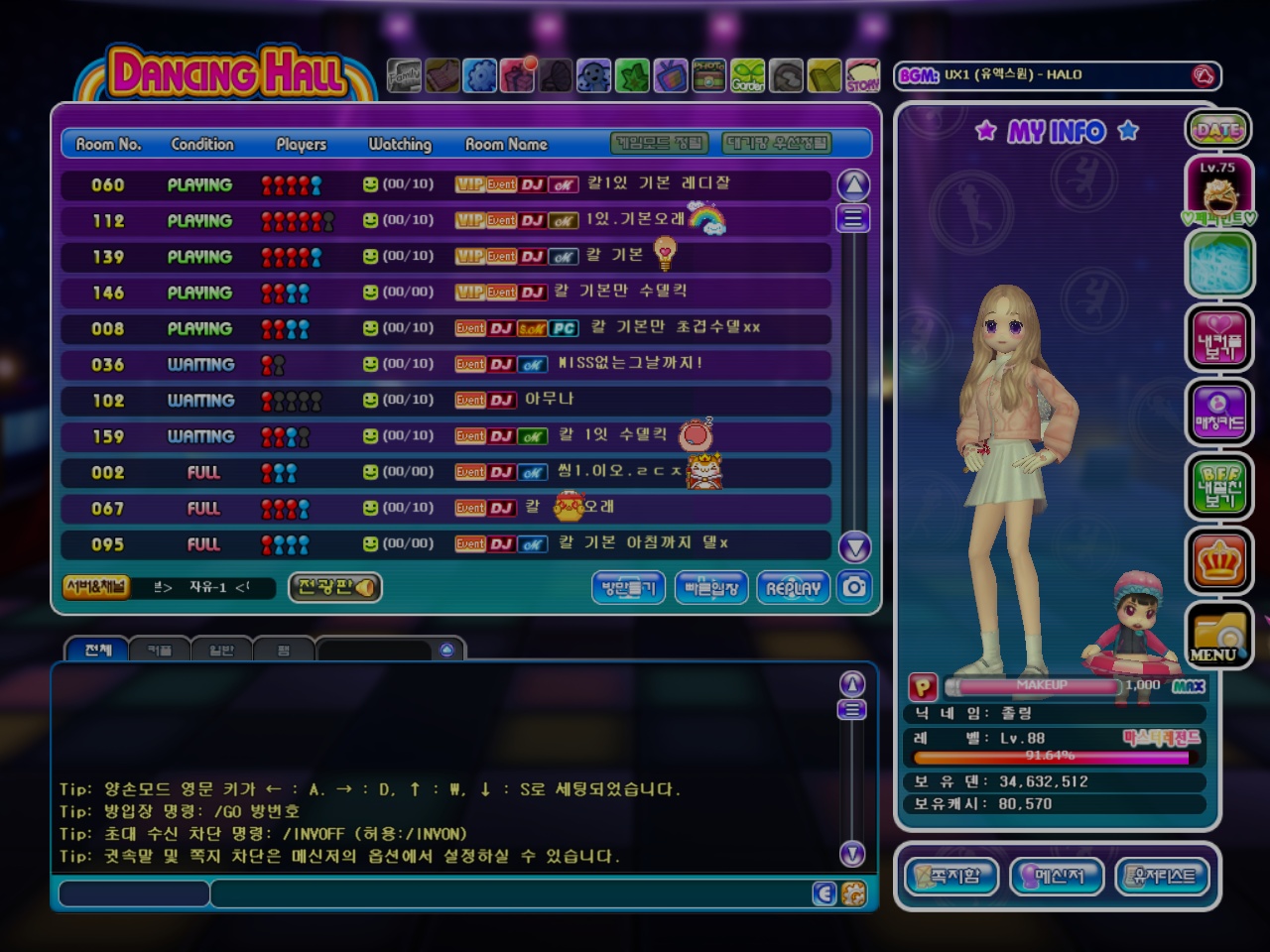Click the REPLAY button
Image resolution: width=1270 pixels, height=952 pixels.
point(793,588)
